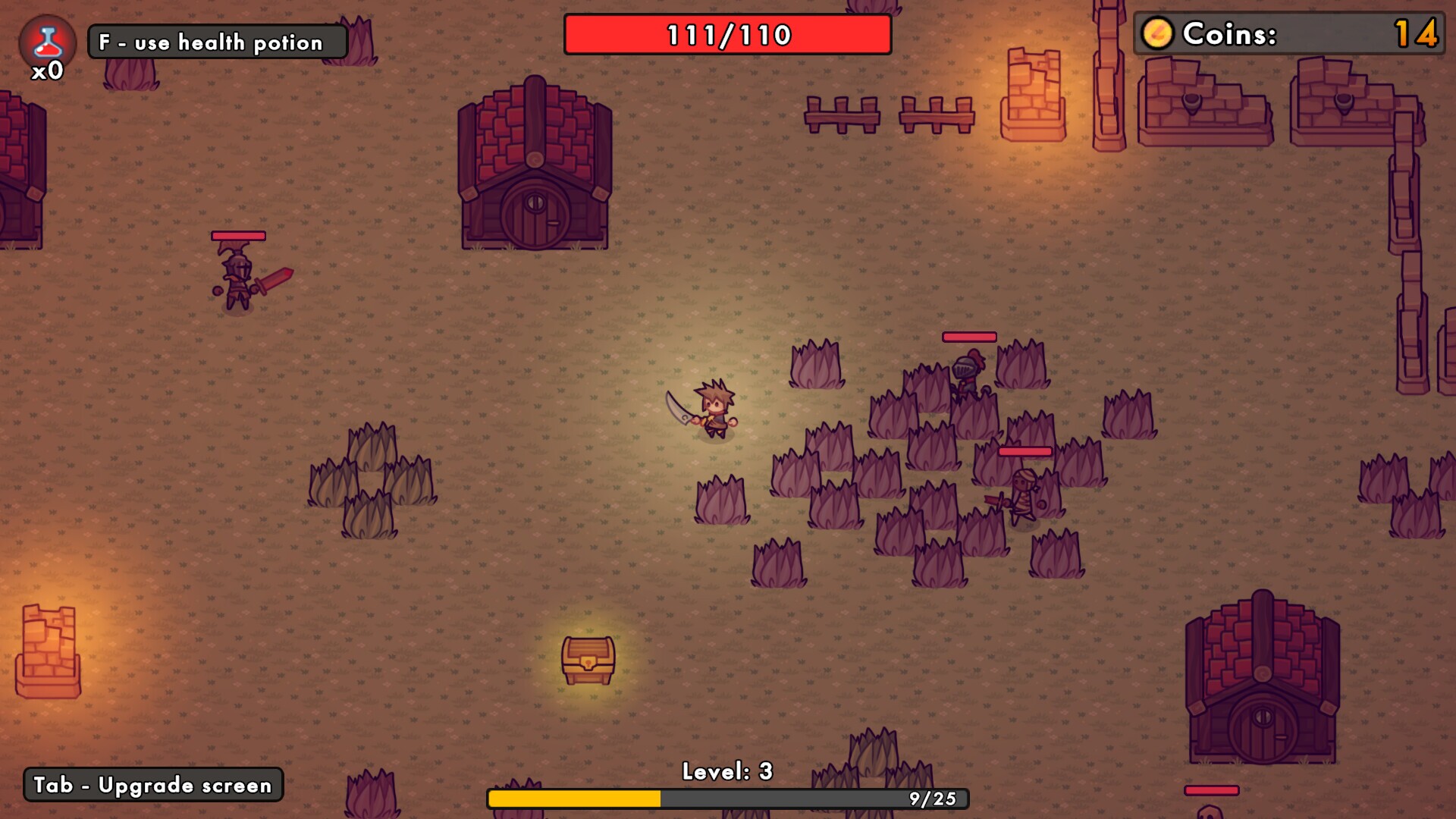
Task: Click the health potion flask icon
Action: tap(47, 39)
